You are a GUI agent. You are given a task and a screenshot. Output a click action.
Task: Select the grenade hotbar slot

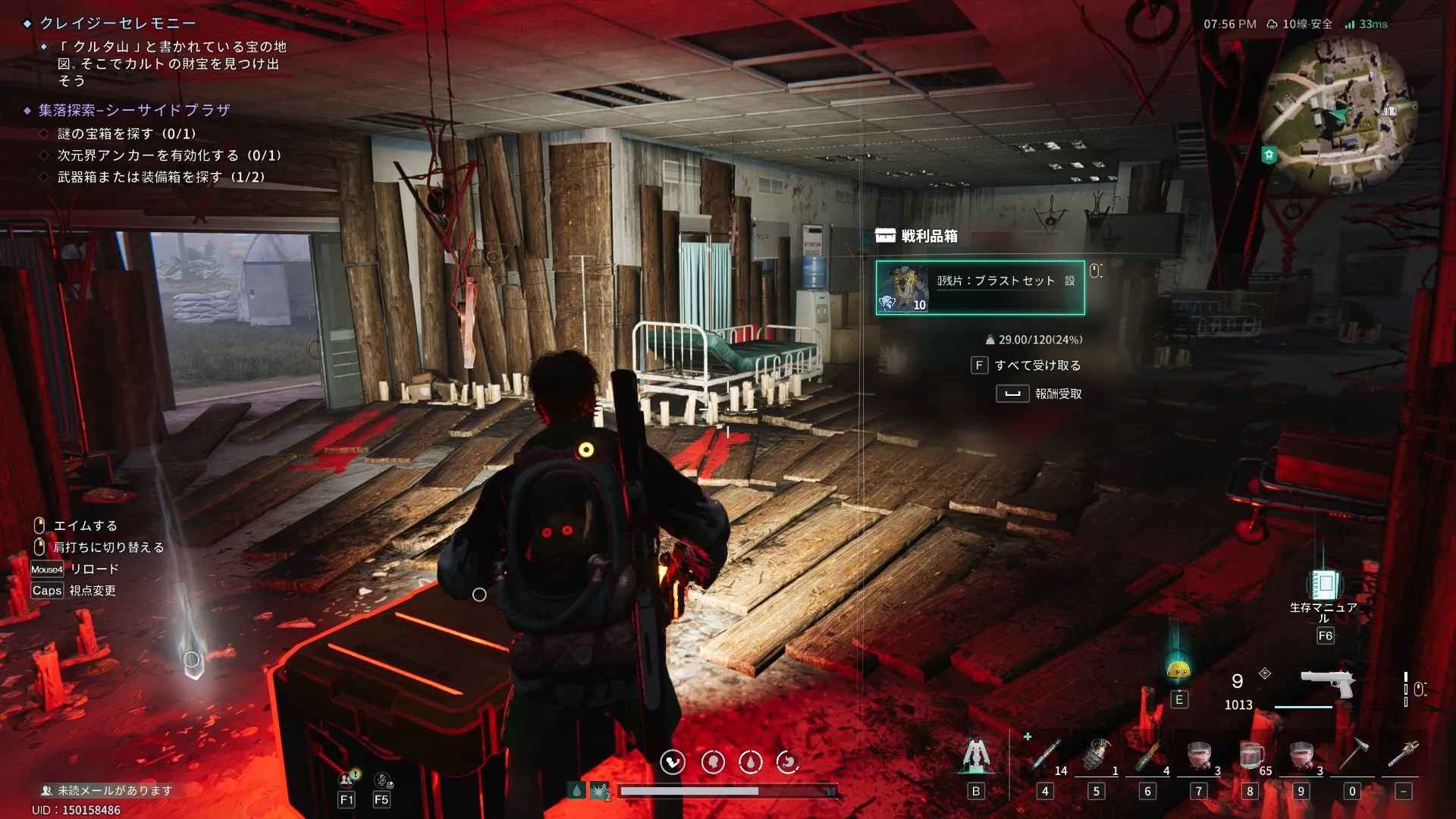[x=1096, y=756]
